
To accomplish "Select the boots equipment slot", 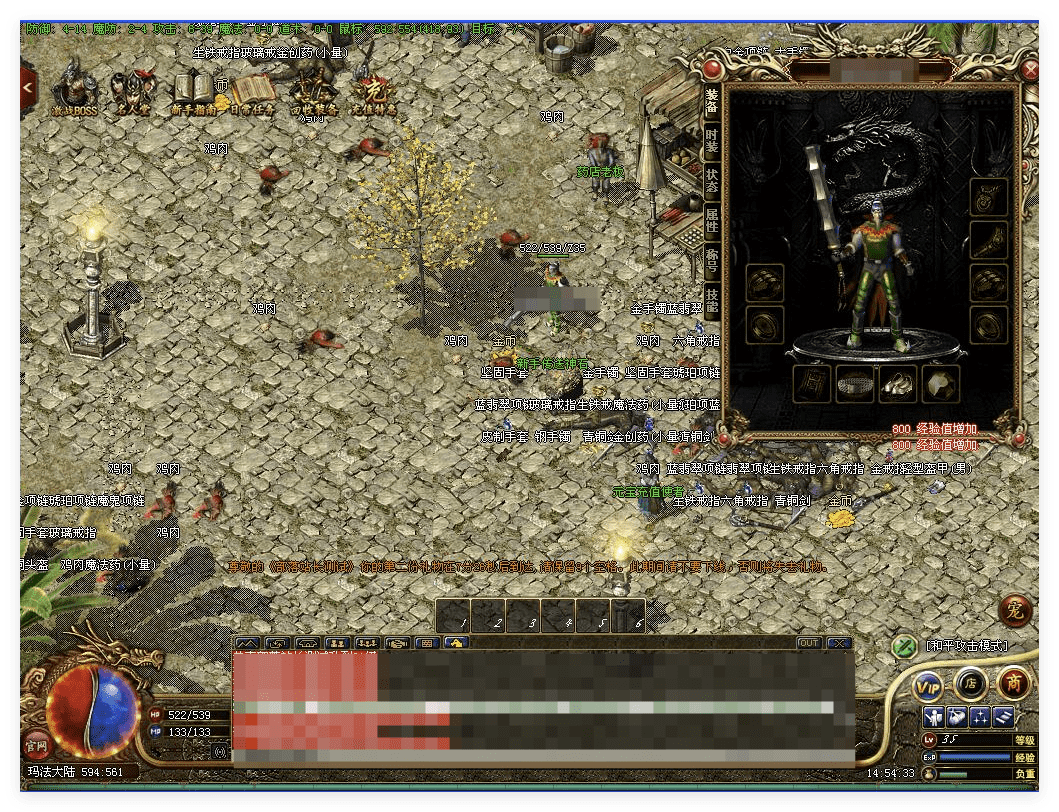I will click(x=897, y=384).
